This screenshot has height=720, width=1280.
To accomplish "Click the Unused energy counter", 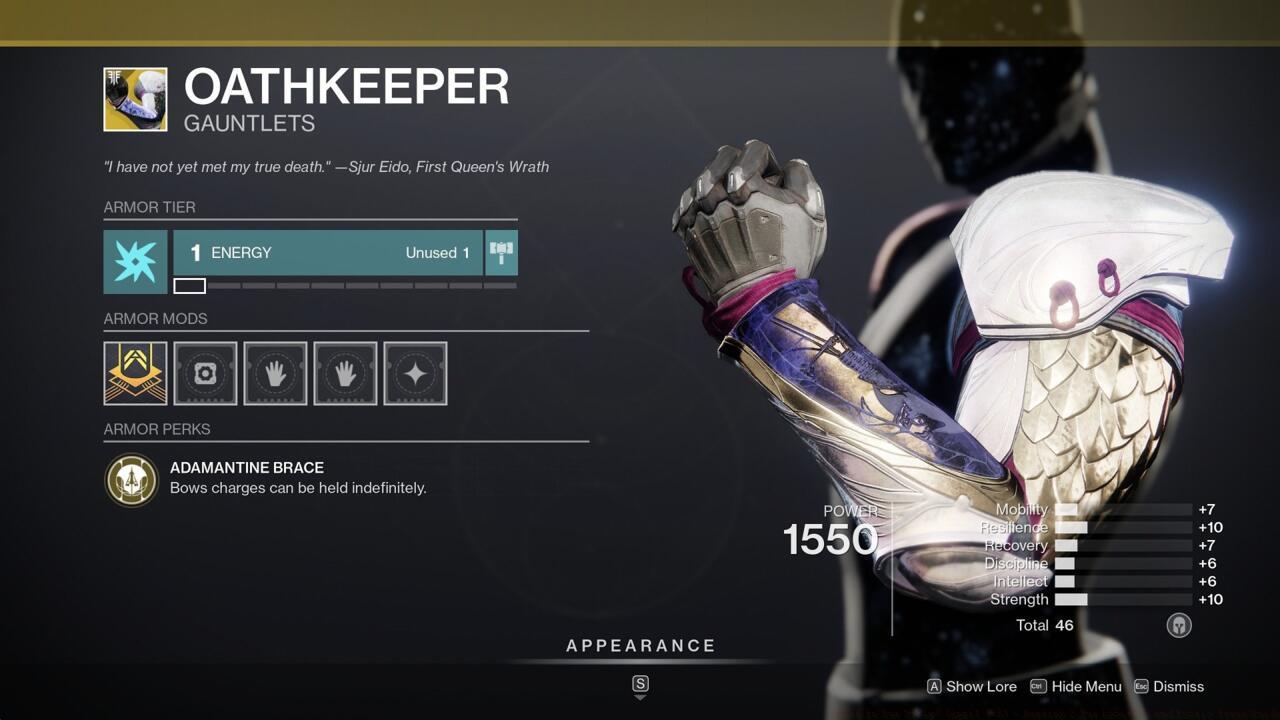I will click(x=437, y=253).
